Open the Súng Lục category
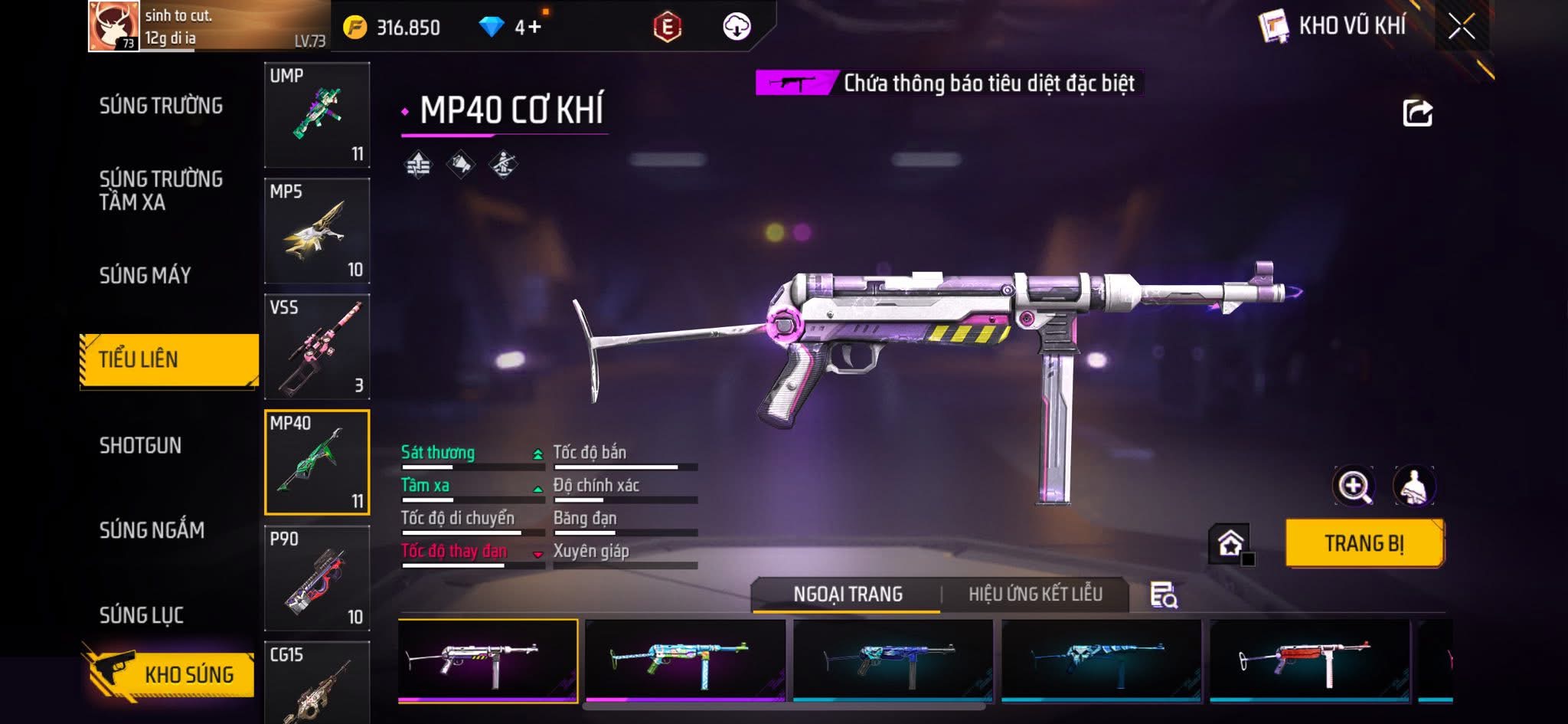 [141, 614]
